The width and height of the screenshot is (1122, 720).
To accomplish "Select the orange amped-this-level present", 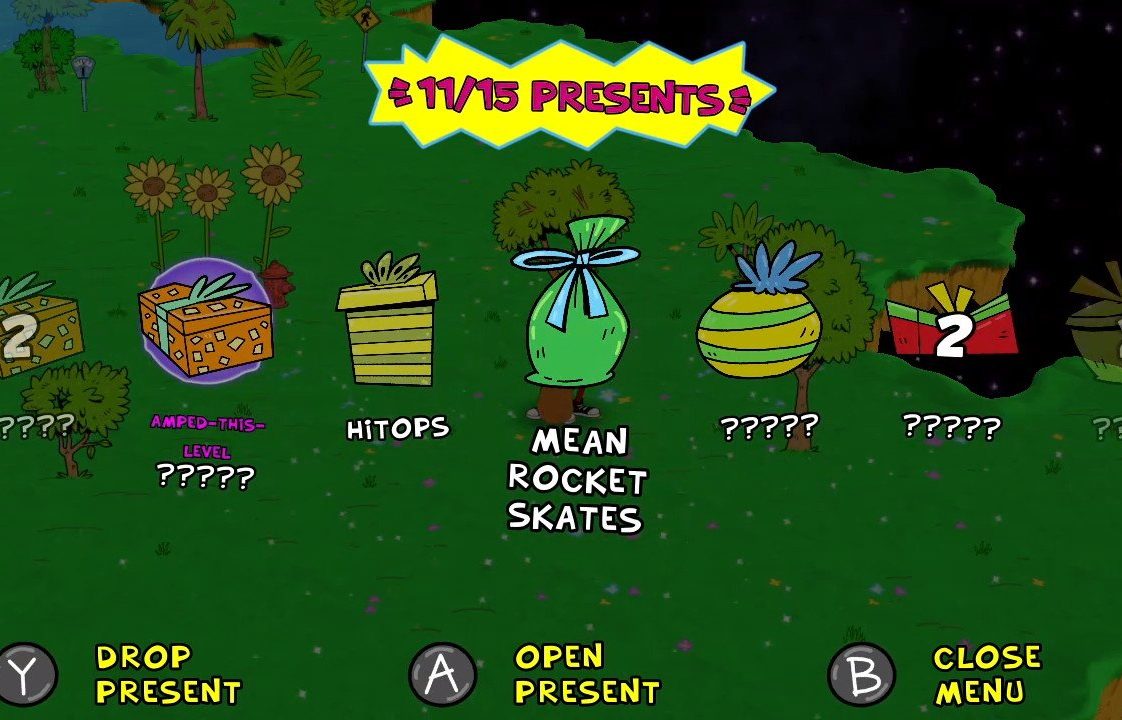I will (206, 322).
